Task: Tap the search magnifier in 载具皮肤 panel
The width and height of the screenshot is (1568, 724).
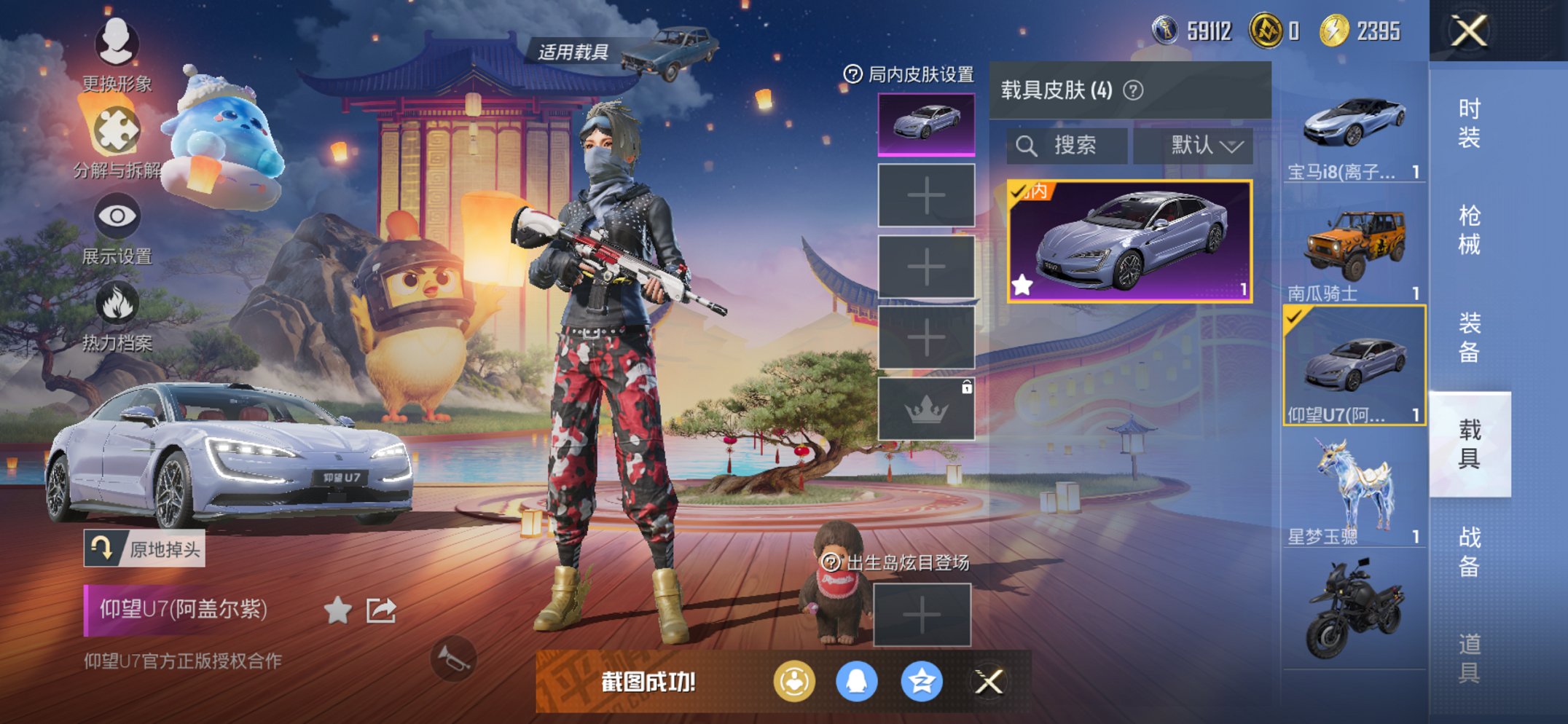Action: (x=1028, y=145)
